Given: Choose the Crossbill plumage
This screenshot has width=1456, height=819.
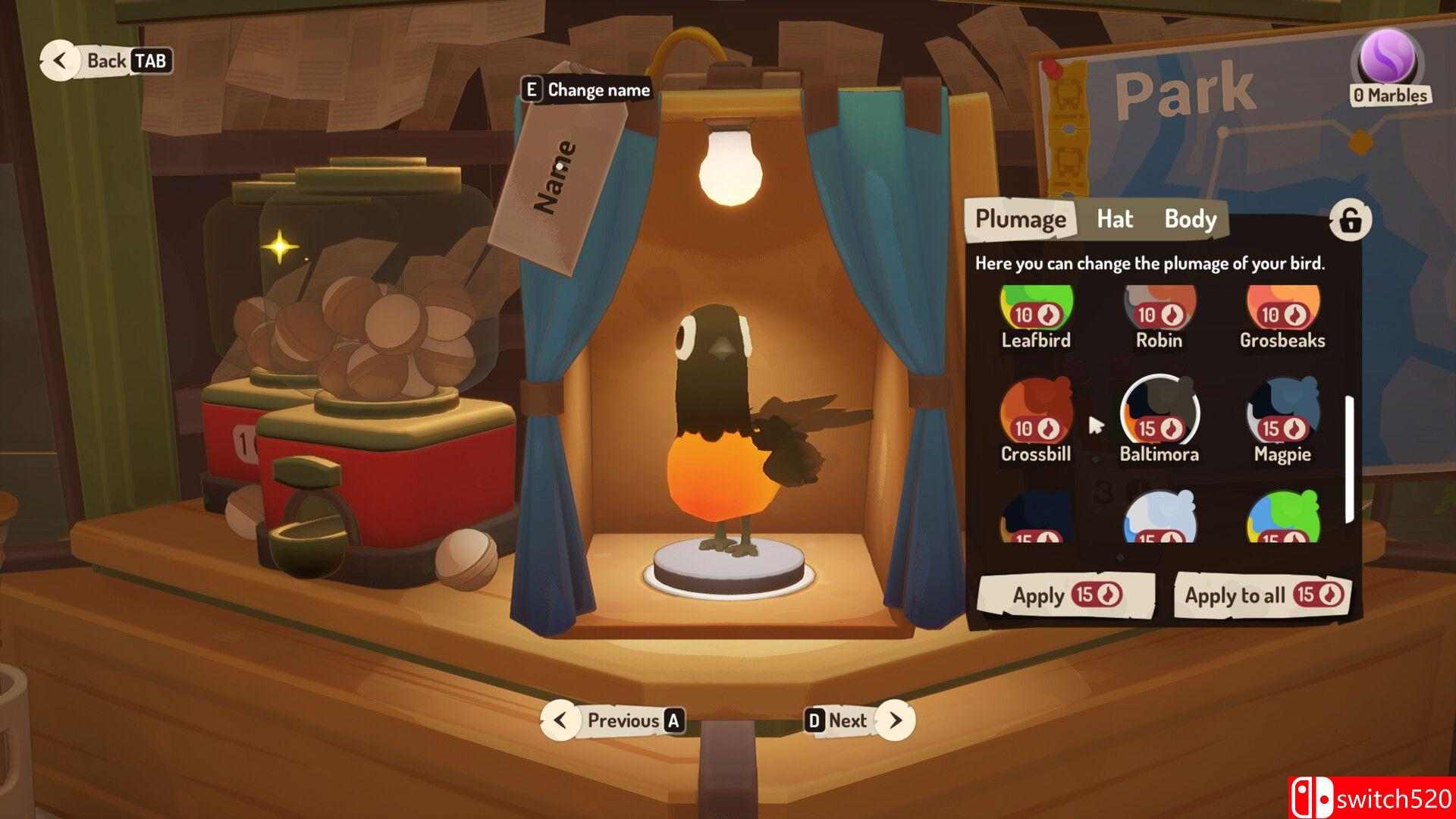Looking at the screenshot, I should coord(1036,417).
